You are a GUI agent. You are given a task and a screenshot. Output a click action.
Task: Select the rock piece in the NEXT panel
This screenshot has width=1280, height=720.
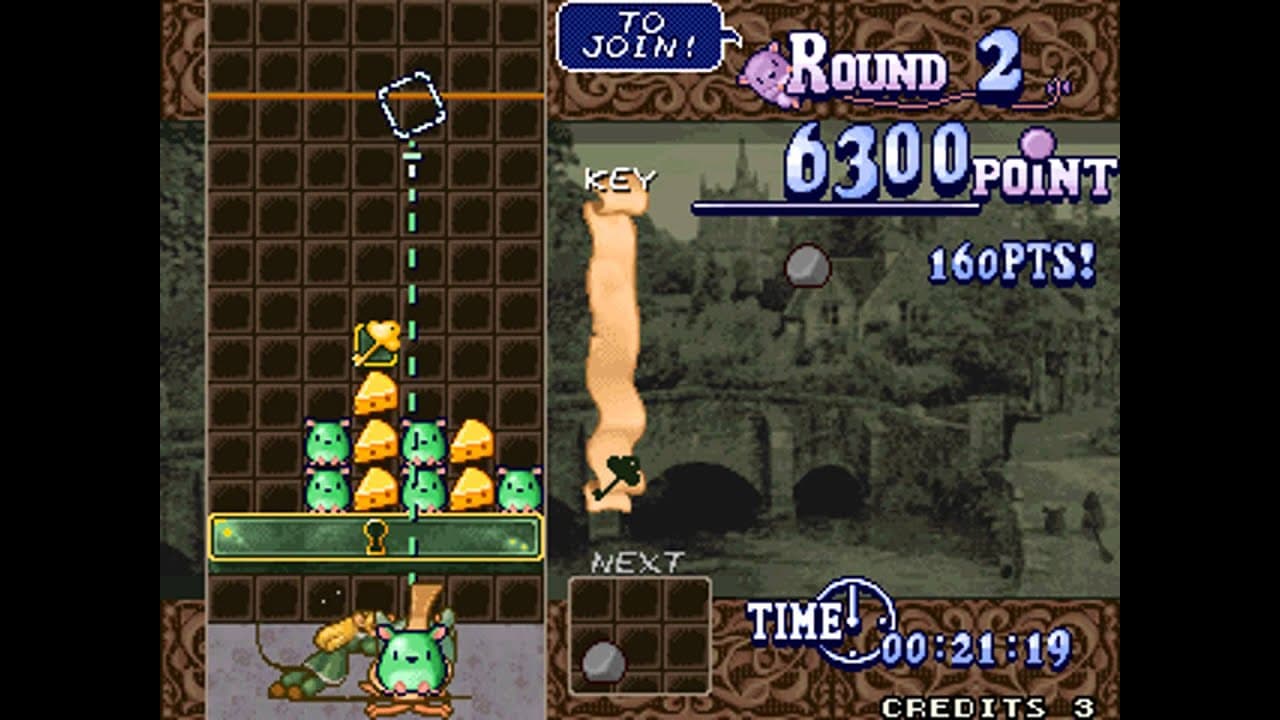coord(605,659)
